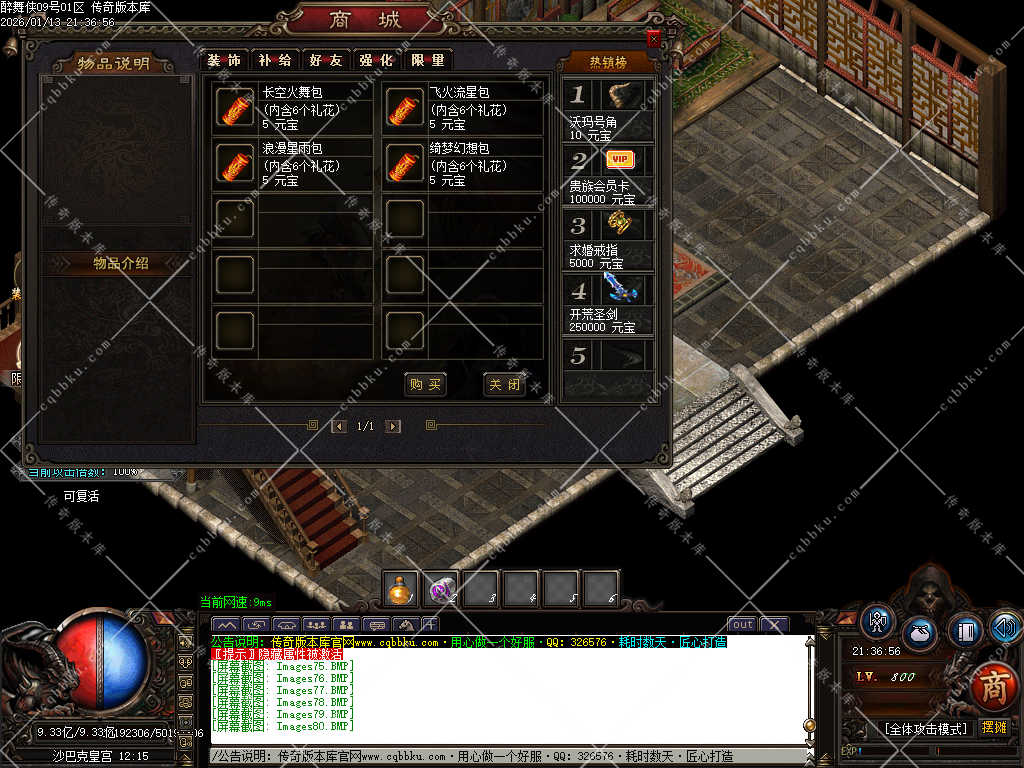Close the shop with the red X
The height and width of the screenshot is (768, 1024).
tap(654, 38)
